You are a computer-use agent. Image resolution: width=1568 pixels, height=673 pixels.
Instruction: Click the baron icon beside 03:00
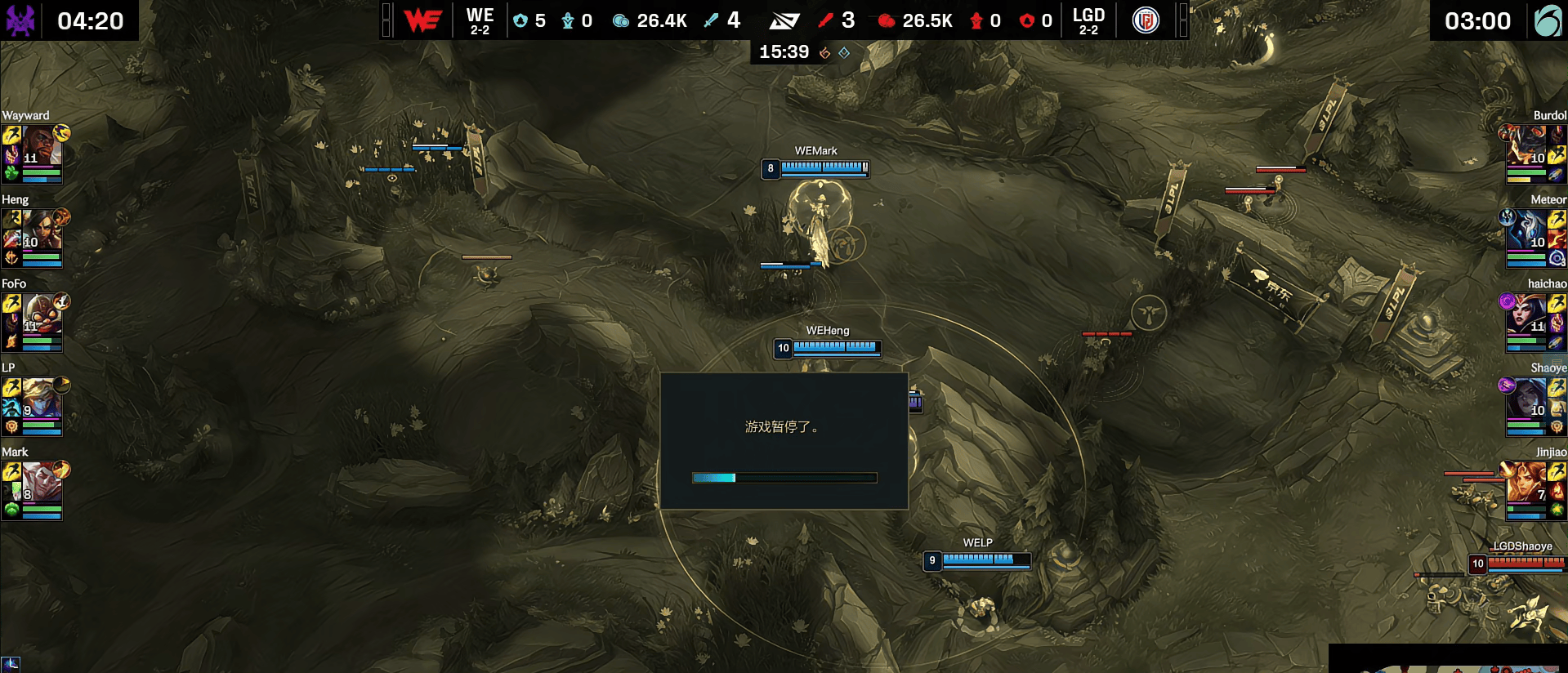[1547, 20]
